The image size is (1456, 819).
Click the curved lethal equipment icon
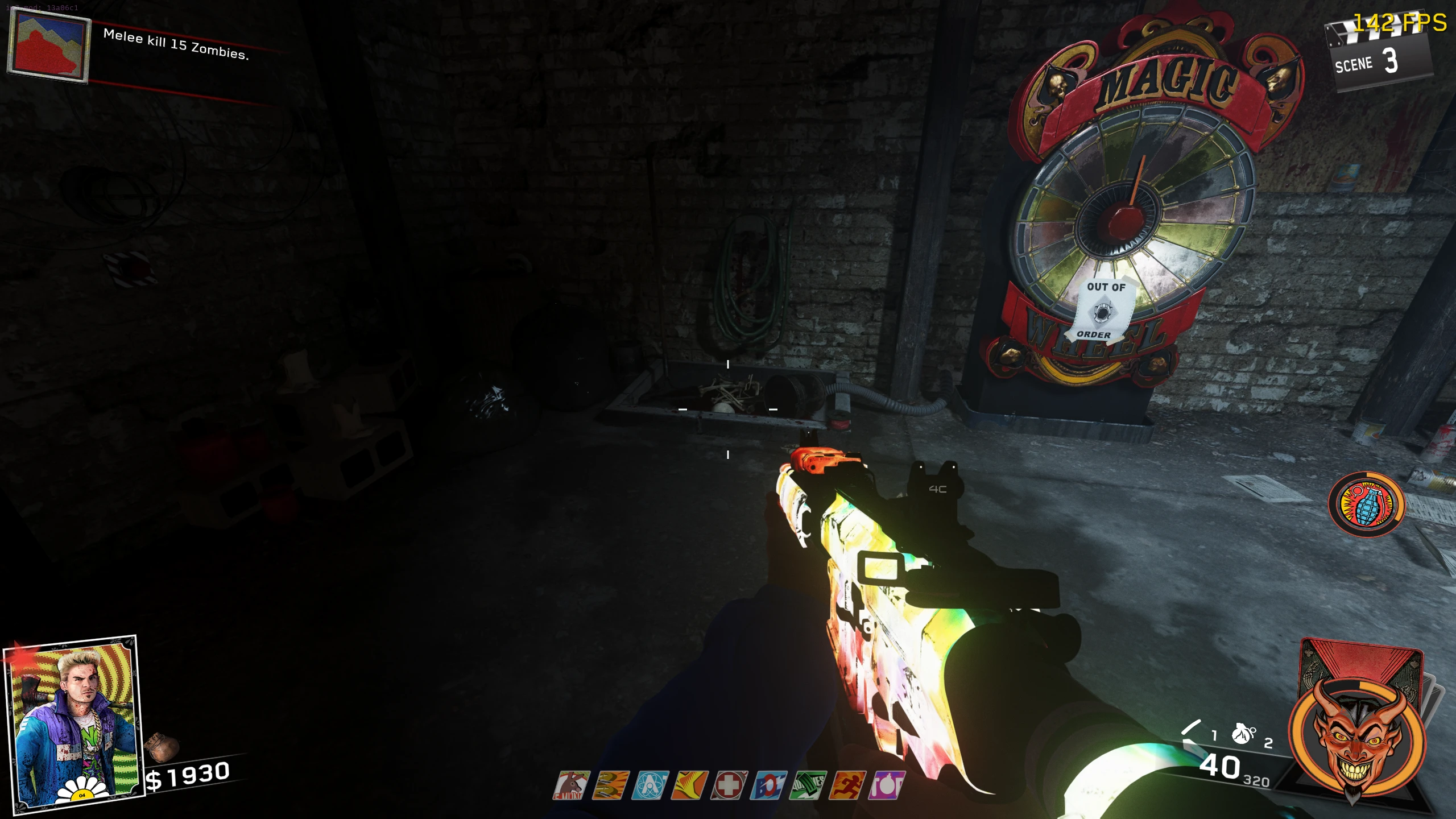[1191, 731]
